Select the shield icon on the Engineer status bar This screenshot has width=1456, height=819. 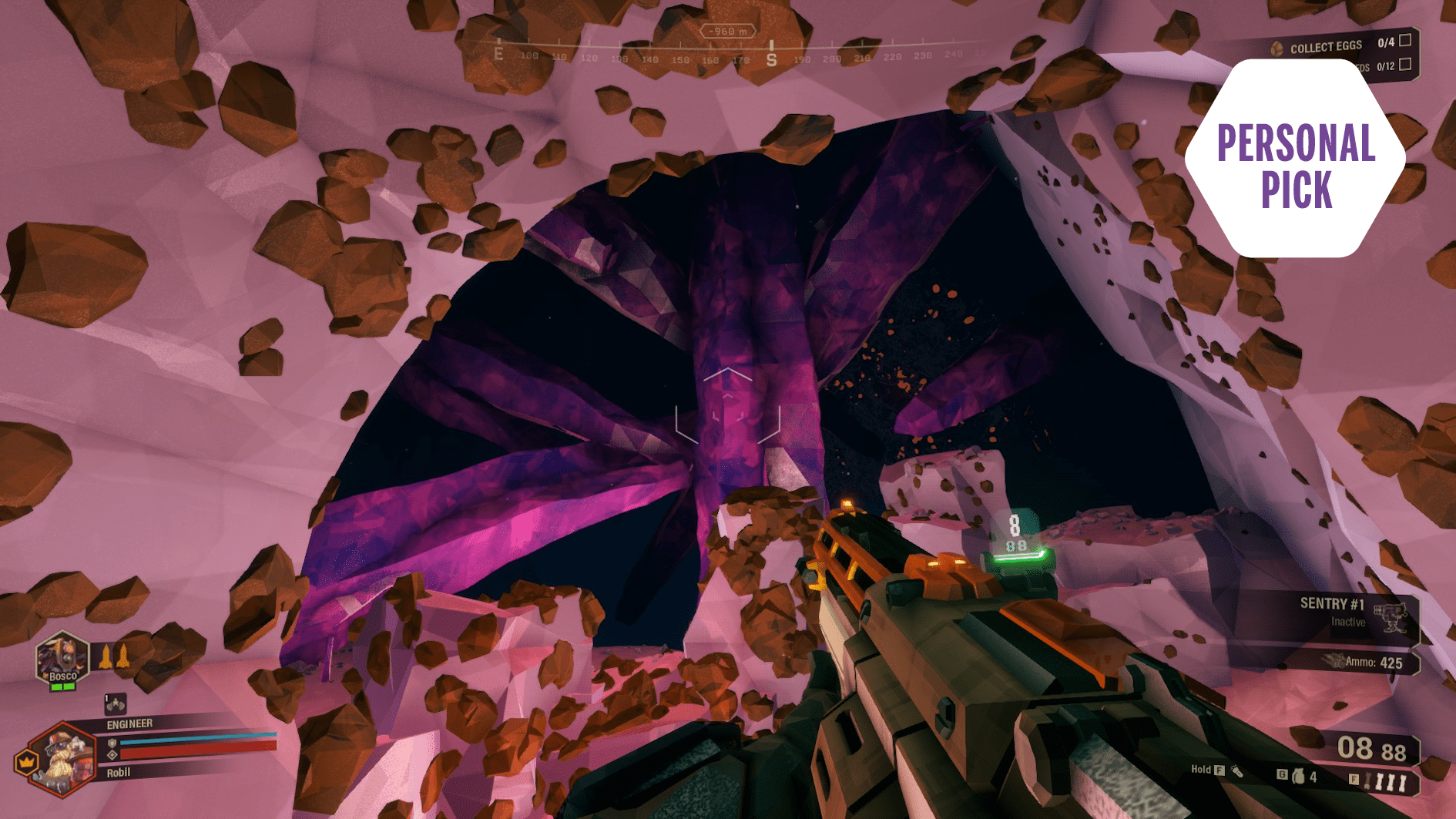pyautogui.click(x=112, y=743)
